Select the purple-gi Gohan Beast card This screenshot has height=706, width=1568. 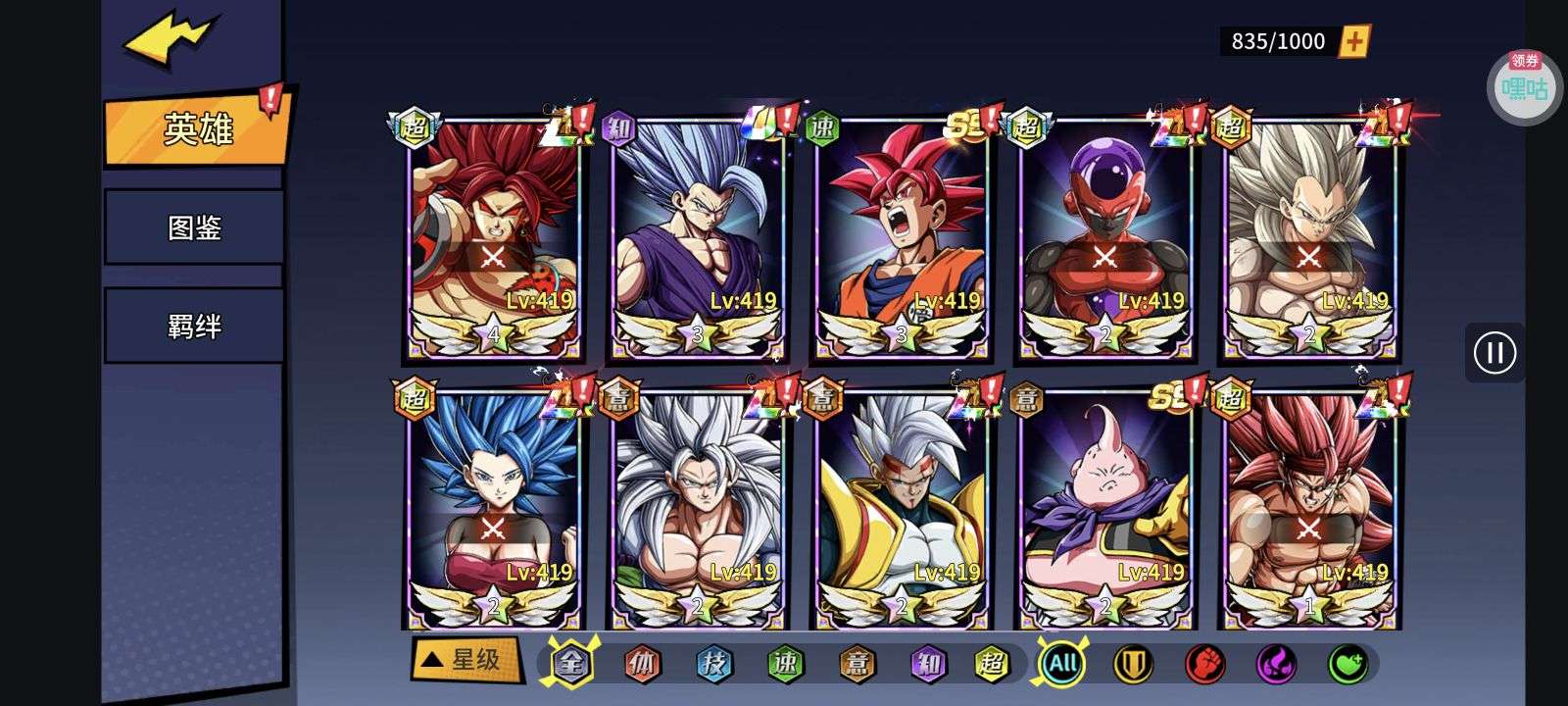[x=697, y=237]
